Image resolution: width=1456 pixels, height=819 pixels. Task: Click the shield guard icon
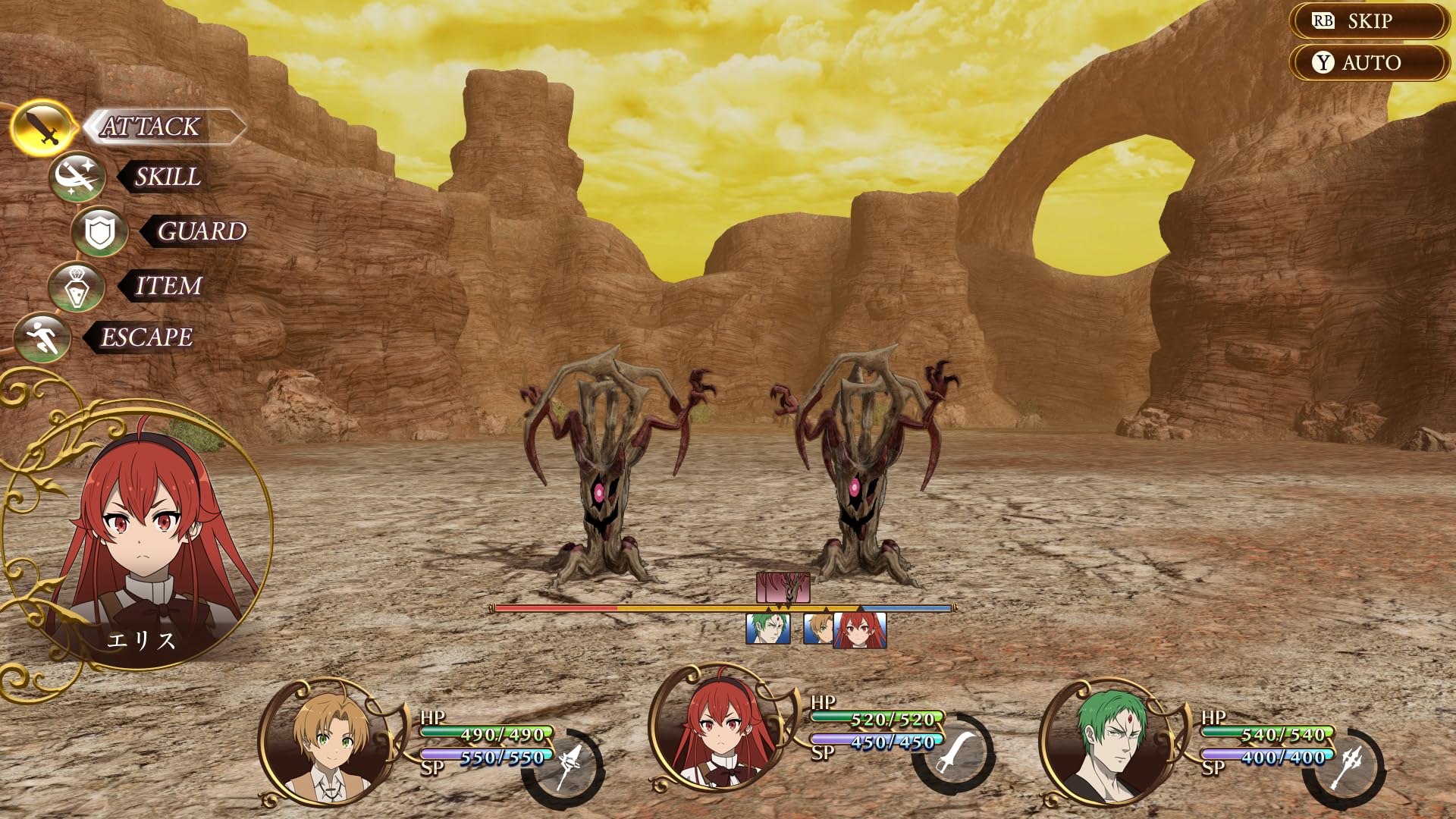(x=99, y=232)
